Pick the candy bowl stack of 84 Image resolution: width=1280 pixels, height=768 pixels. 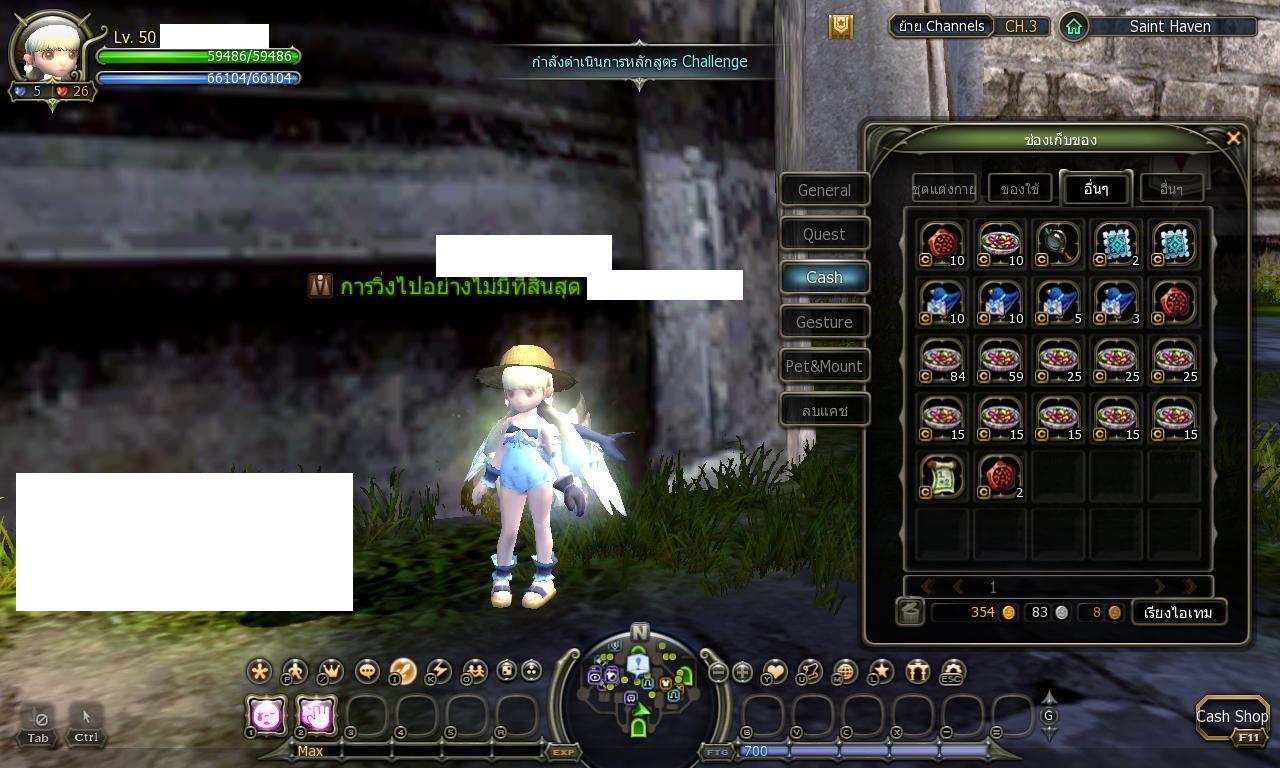click(x=942, y=359)
